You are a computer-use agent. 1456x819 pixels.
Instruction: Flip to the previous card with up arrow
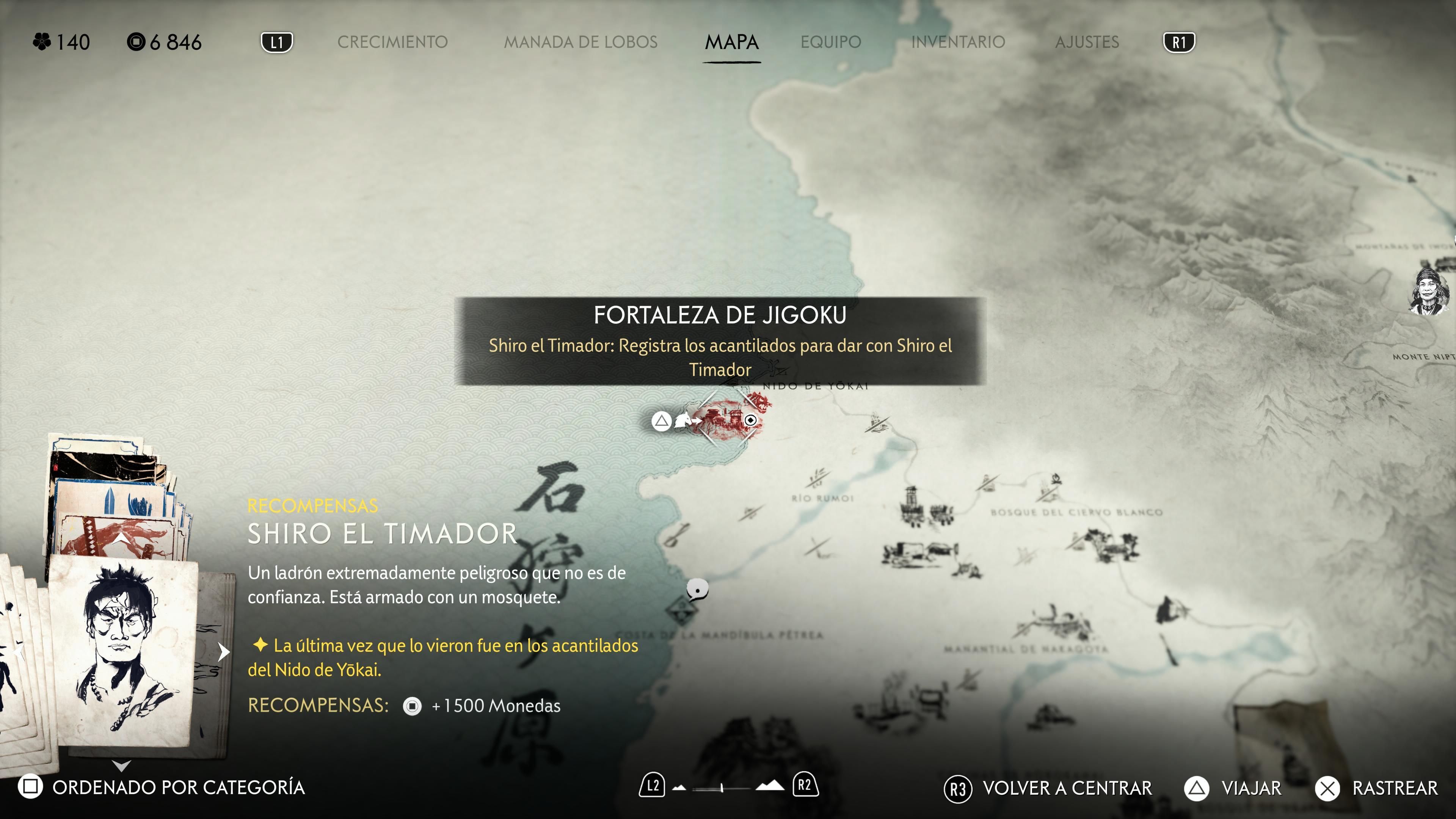[x=121, y=538]
